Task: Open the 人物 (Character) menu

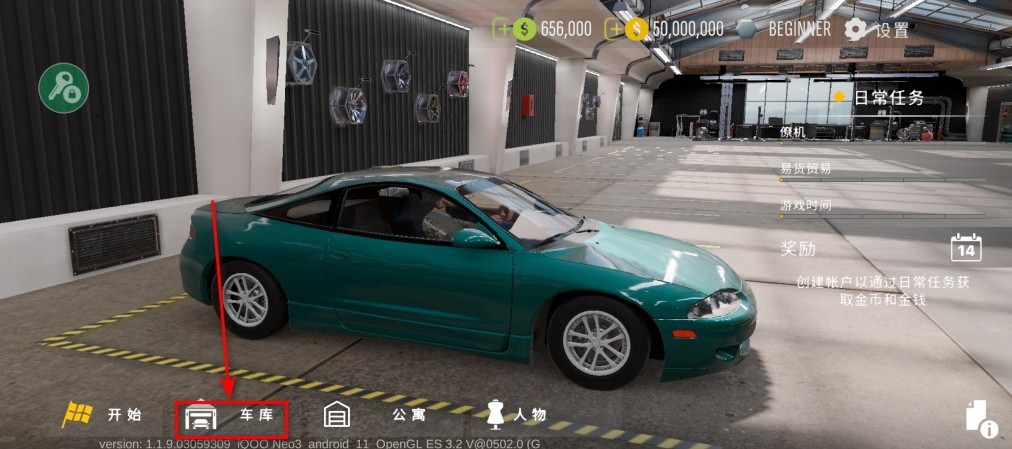Action: (x=516, y=414)
